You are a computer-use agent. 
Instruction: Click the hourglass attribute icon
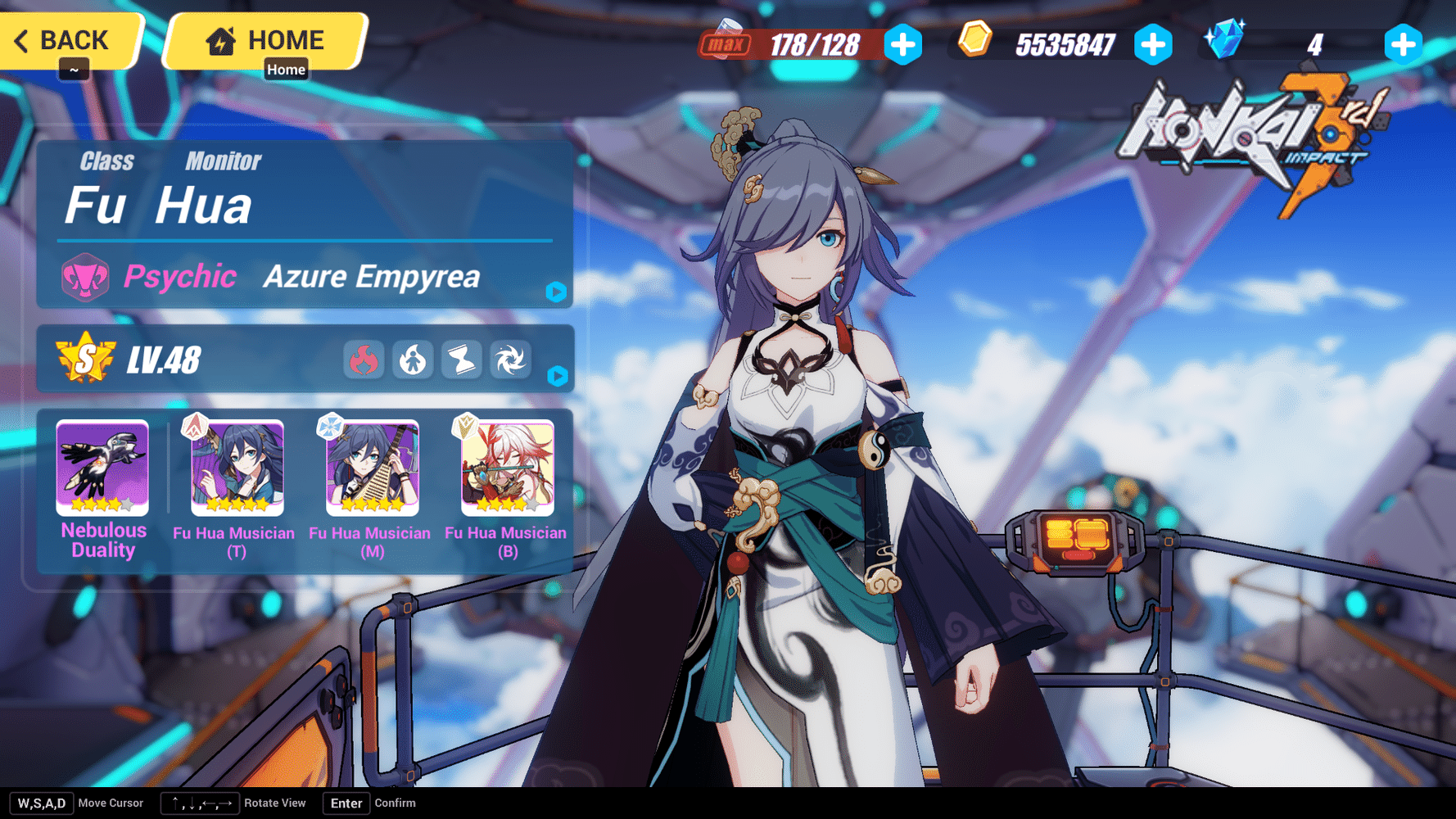click(x=462, y=359)
